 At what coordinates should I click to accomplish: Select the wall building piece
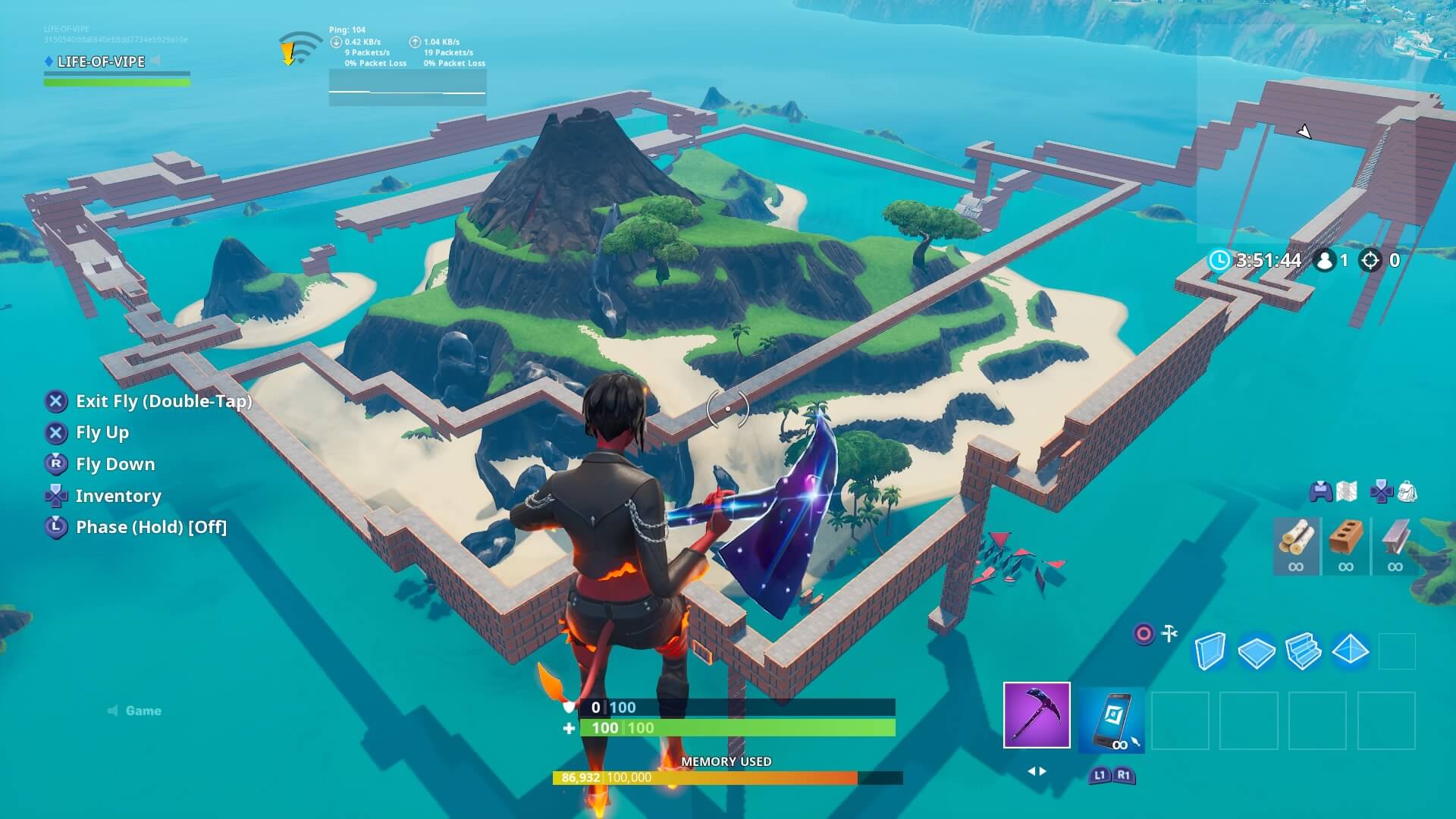pyautogui.click(x=1210, y=651)
